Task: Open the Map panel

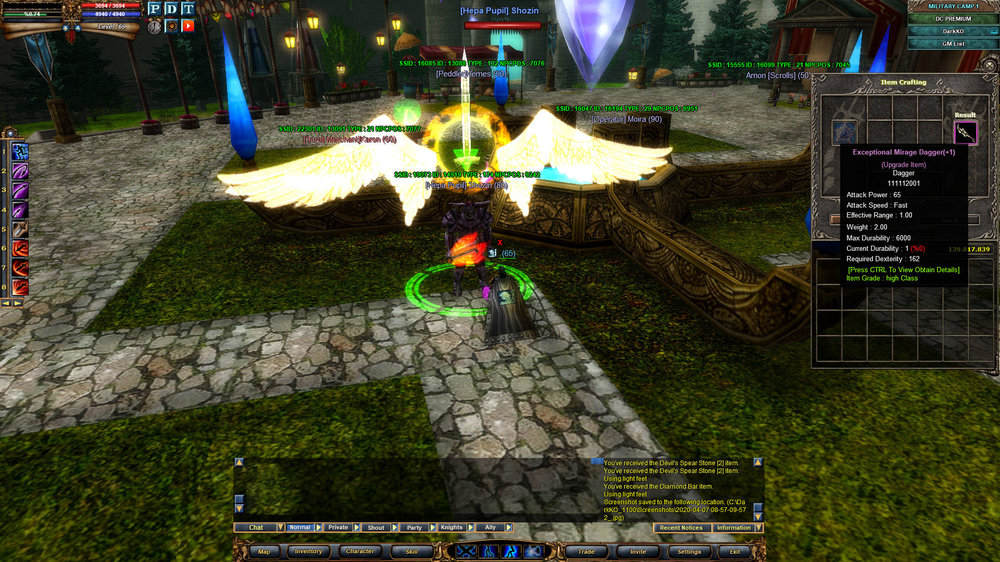Action: click(x=263, y=551)
